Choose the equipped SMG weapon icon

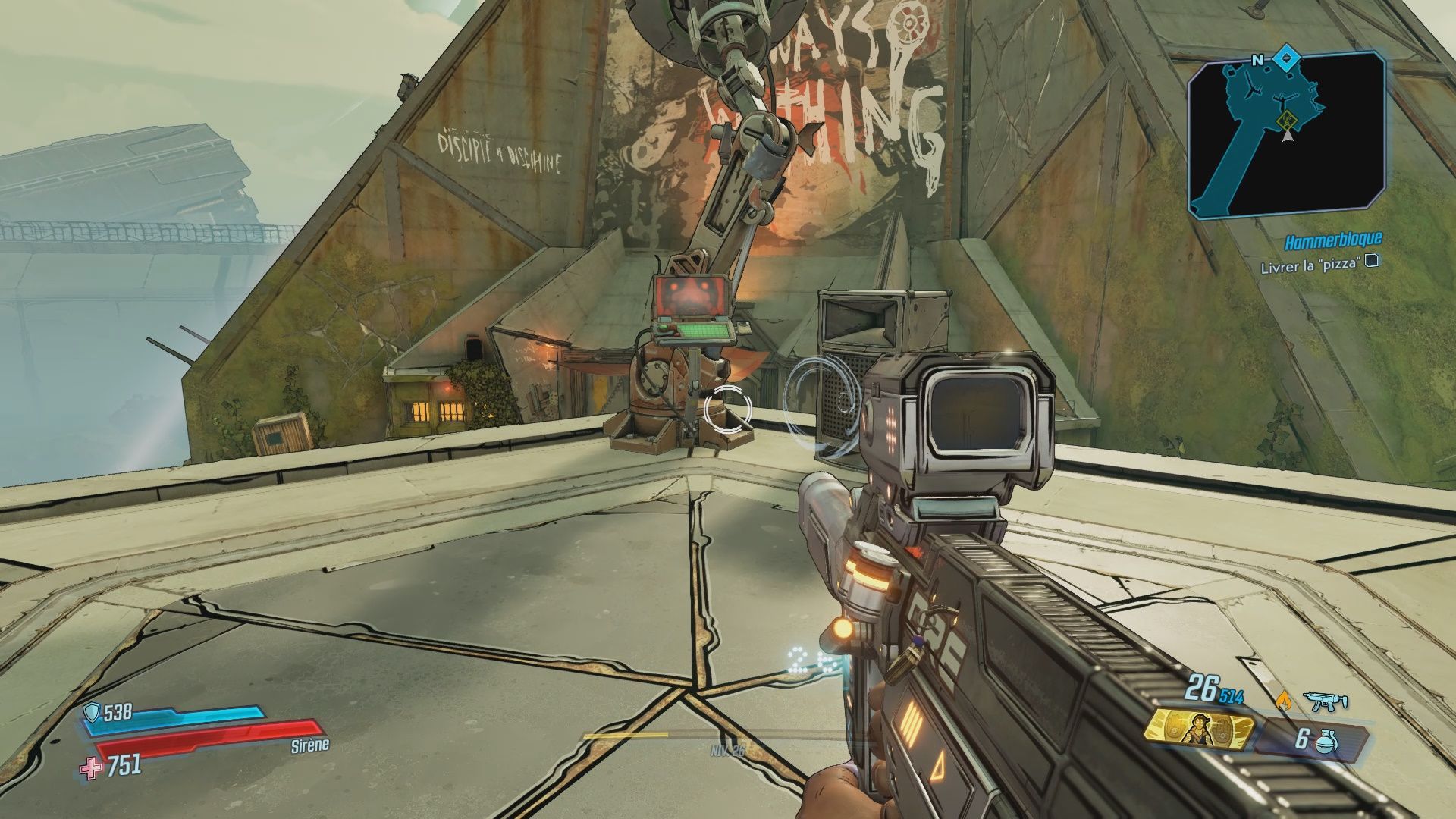pos(1326,701)
